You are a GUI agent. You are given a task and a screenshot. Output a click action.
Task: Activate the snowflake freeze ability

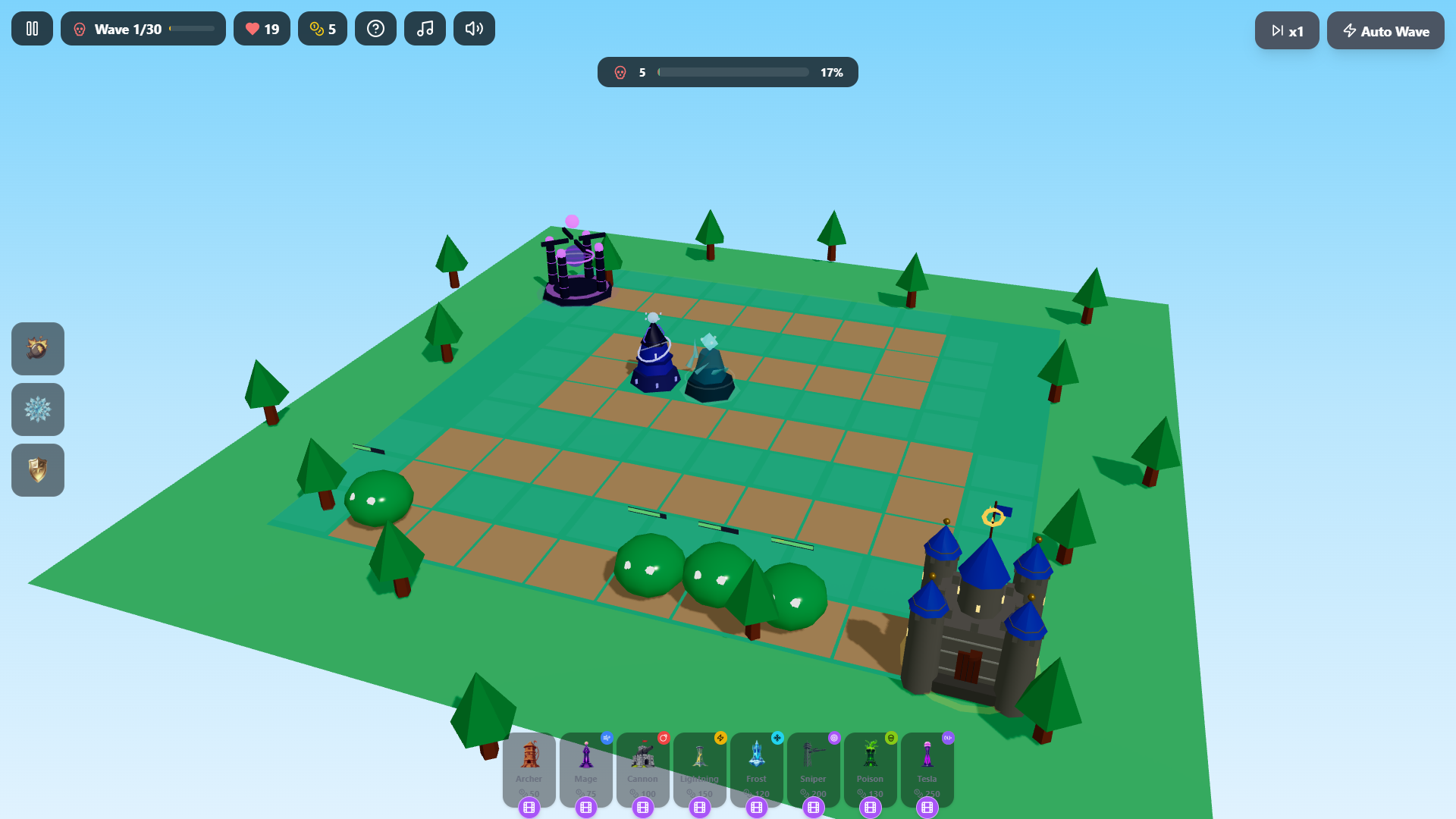37,409
